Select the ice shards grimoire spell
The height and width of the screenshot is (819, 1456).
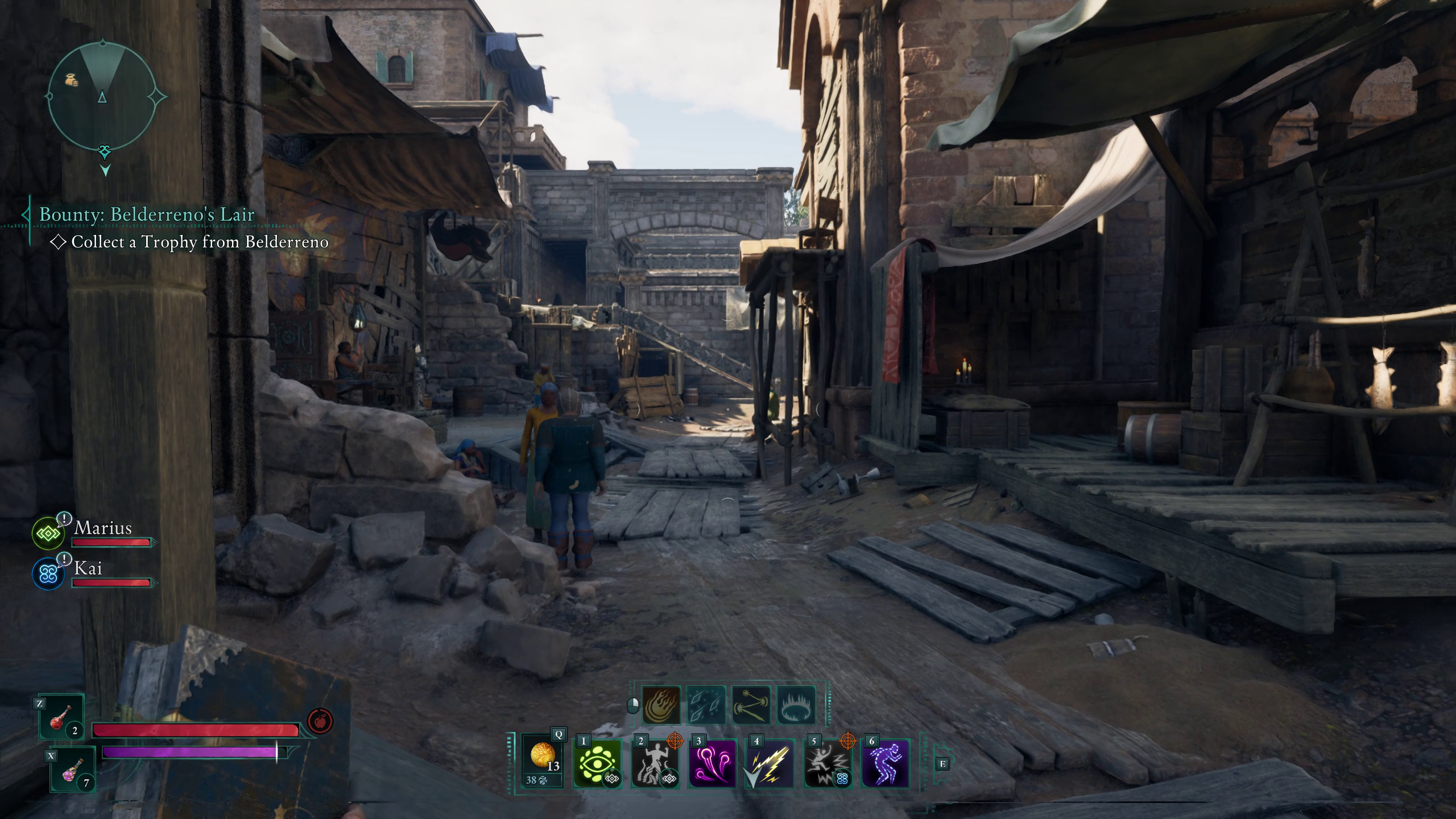tap(706, 705)
